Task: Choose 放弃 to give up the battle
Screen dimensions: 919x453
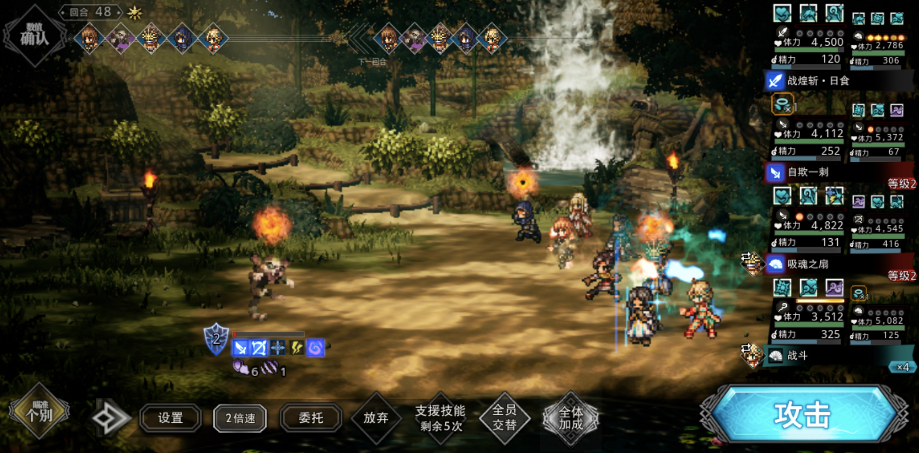Action: 376,417
